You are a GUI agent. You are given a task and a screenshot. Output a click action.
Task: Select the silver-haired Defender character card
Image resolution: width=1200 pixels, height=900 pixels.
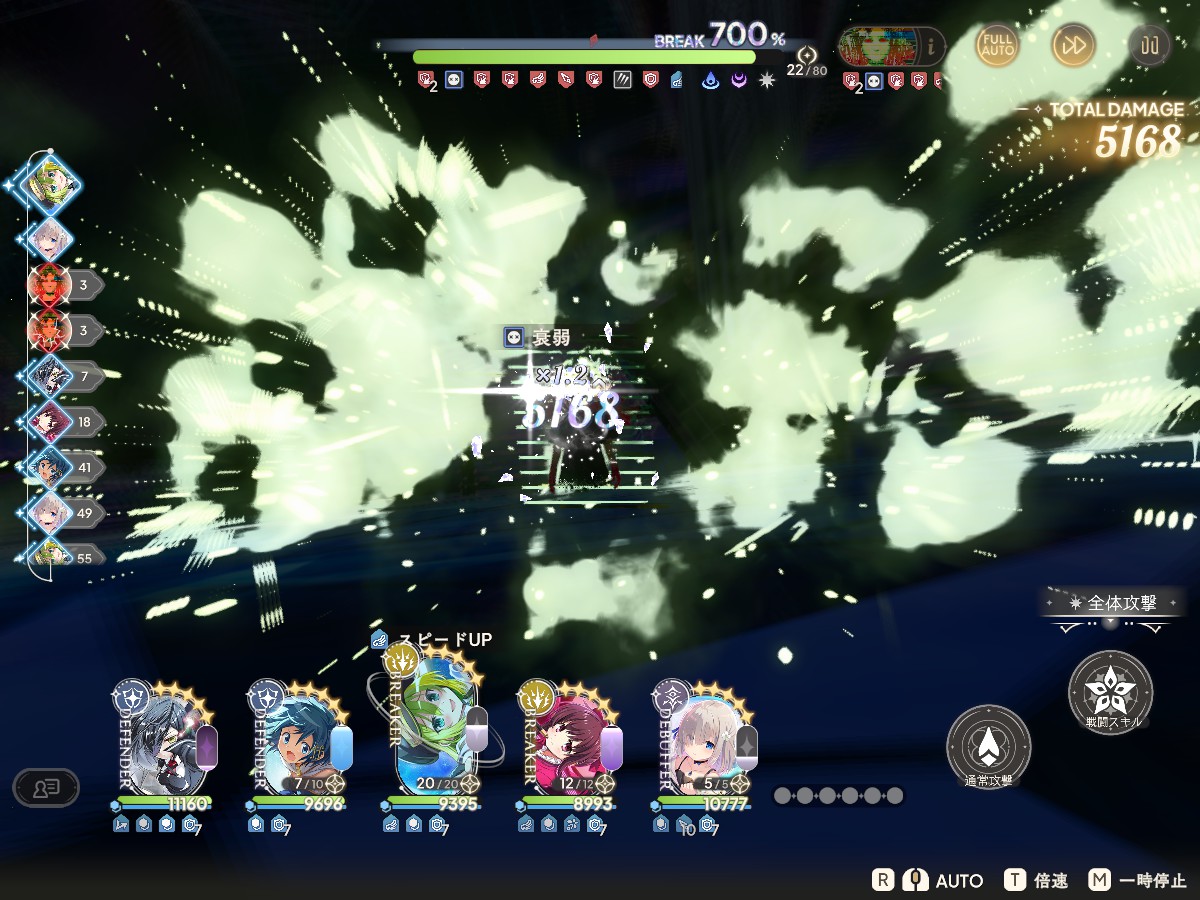point(164,742)
